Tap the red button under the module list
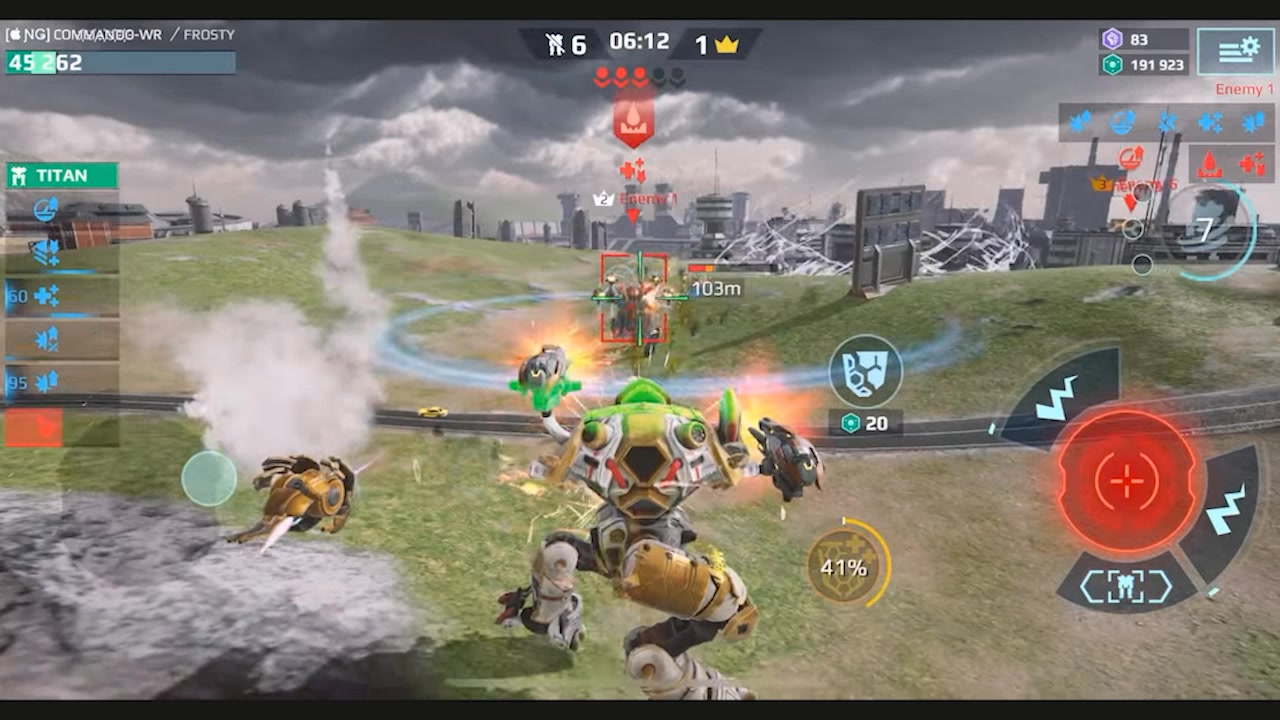The height and width of the screenshot is (720, 1280). coord(34,428)
